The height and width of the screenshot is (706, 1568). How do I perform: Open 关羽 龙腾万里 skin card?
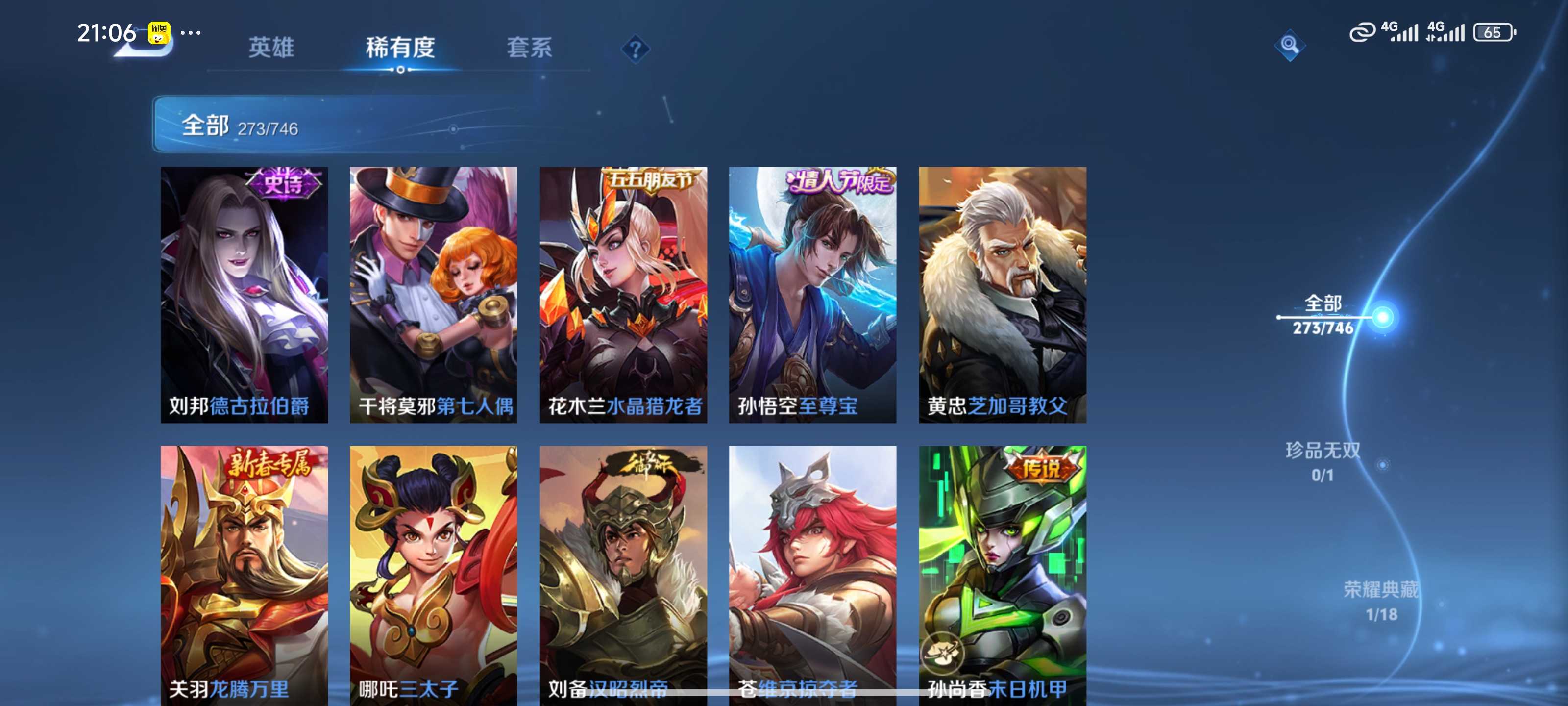(244, 573)
